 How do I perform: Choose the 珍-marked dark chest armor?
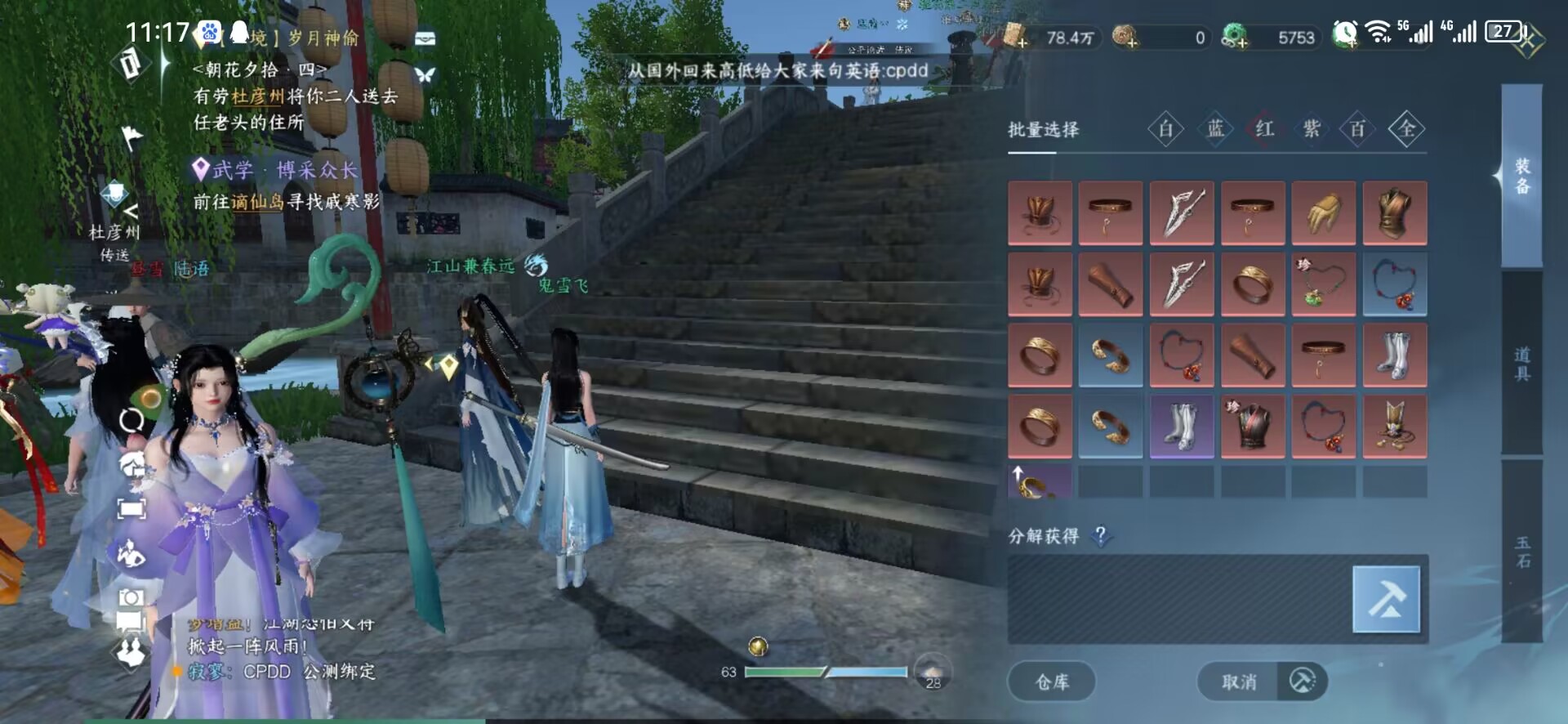pyautogui.click(x=1253, y=427)
